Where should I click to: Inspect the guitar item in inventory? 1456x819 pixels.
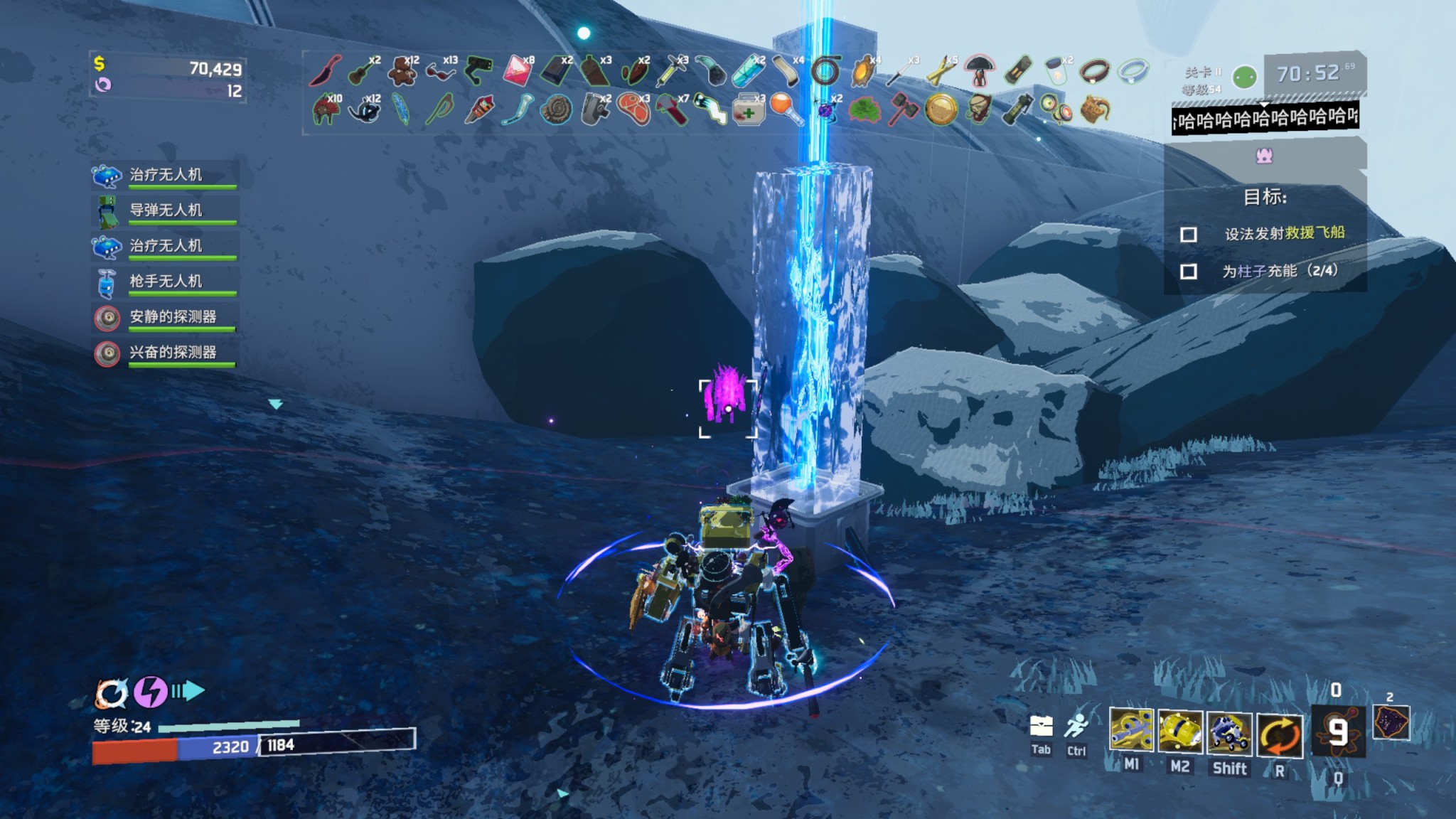point(363,71)
